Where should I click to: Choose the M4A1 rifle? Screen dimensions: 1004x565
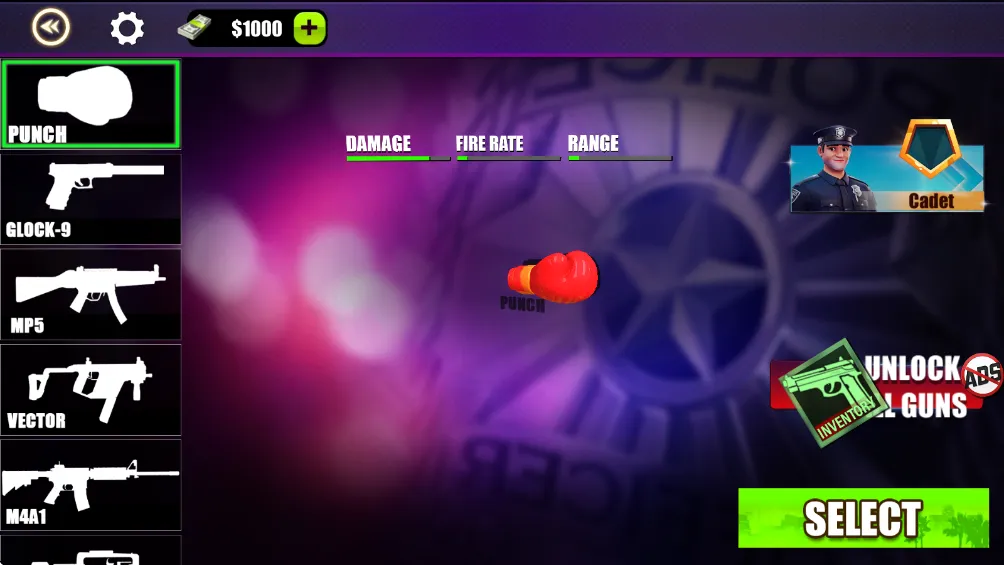point(91,484)
